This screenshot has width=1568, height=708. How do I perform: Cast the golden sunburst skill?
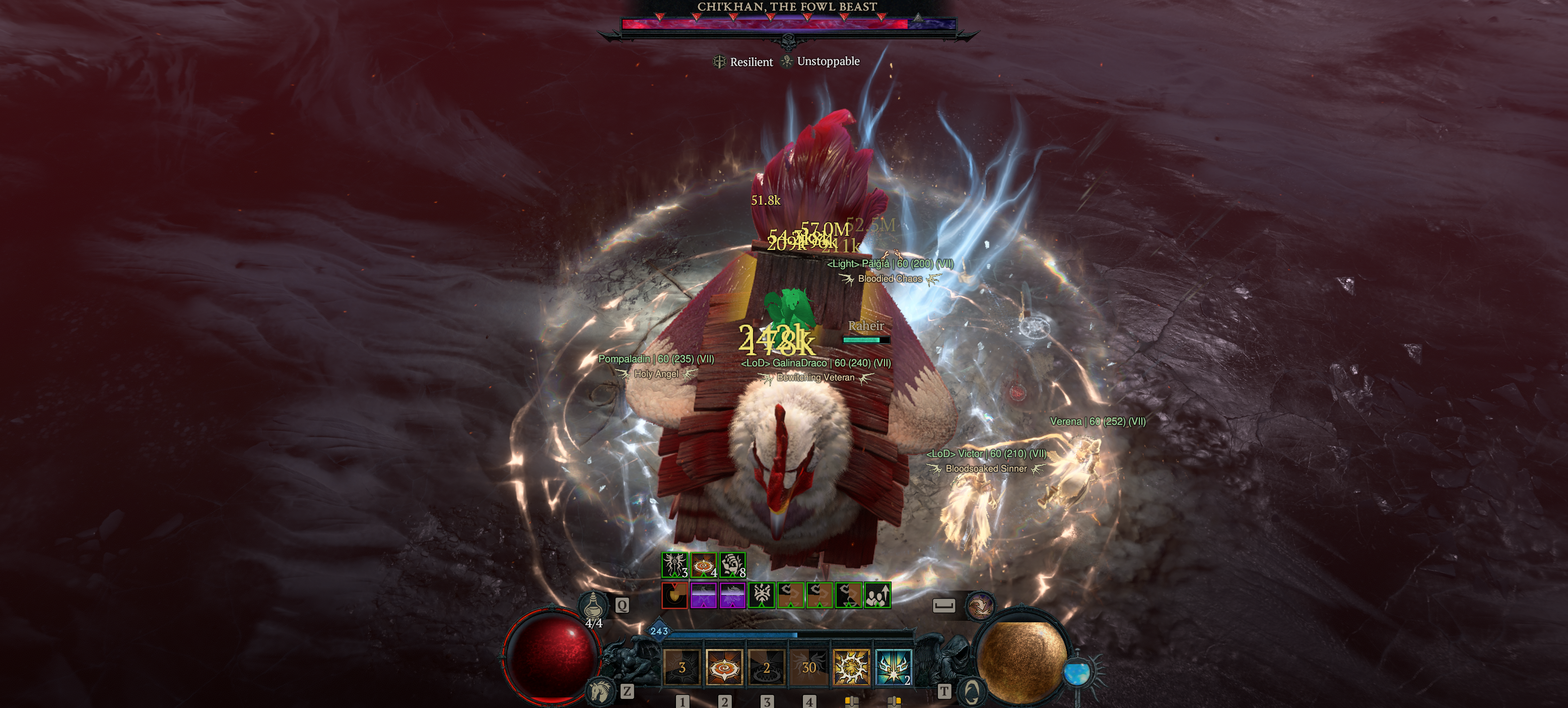[x=851, y=667]
